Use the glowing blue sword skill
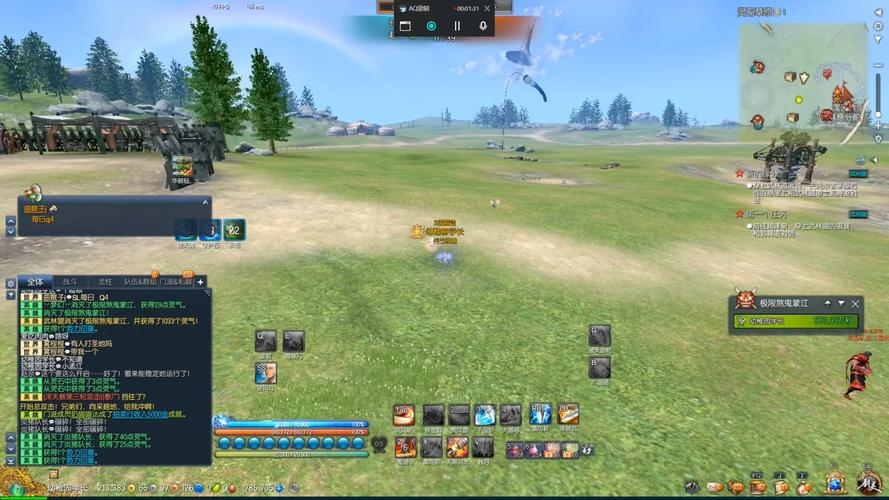This screenshot has width=889, height=500. (485, 415)
